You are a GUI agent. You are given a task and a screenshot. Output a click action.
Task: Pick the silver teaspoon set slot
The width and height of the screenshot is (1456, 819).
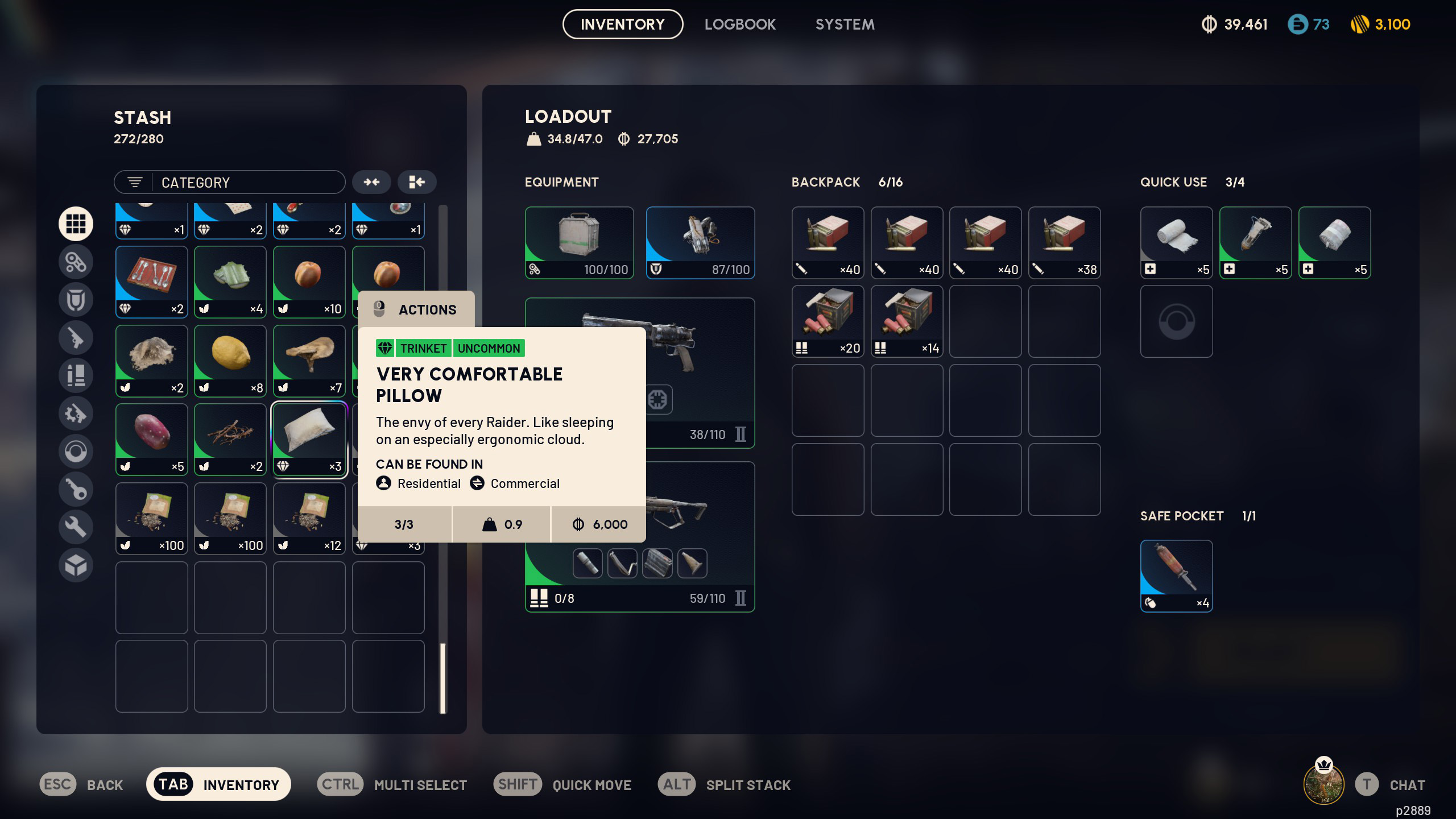[151, 282]
